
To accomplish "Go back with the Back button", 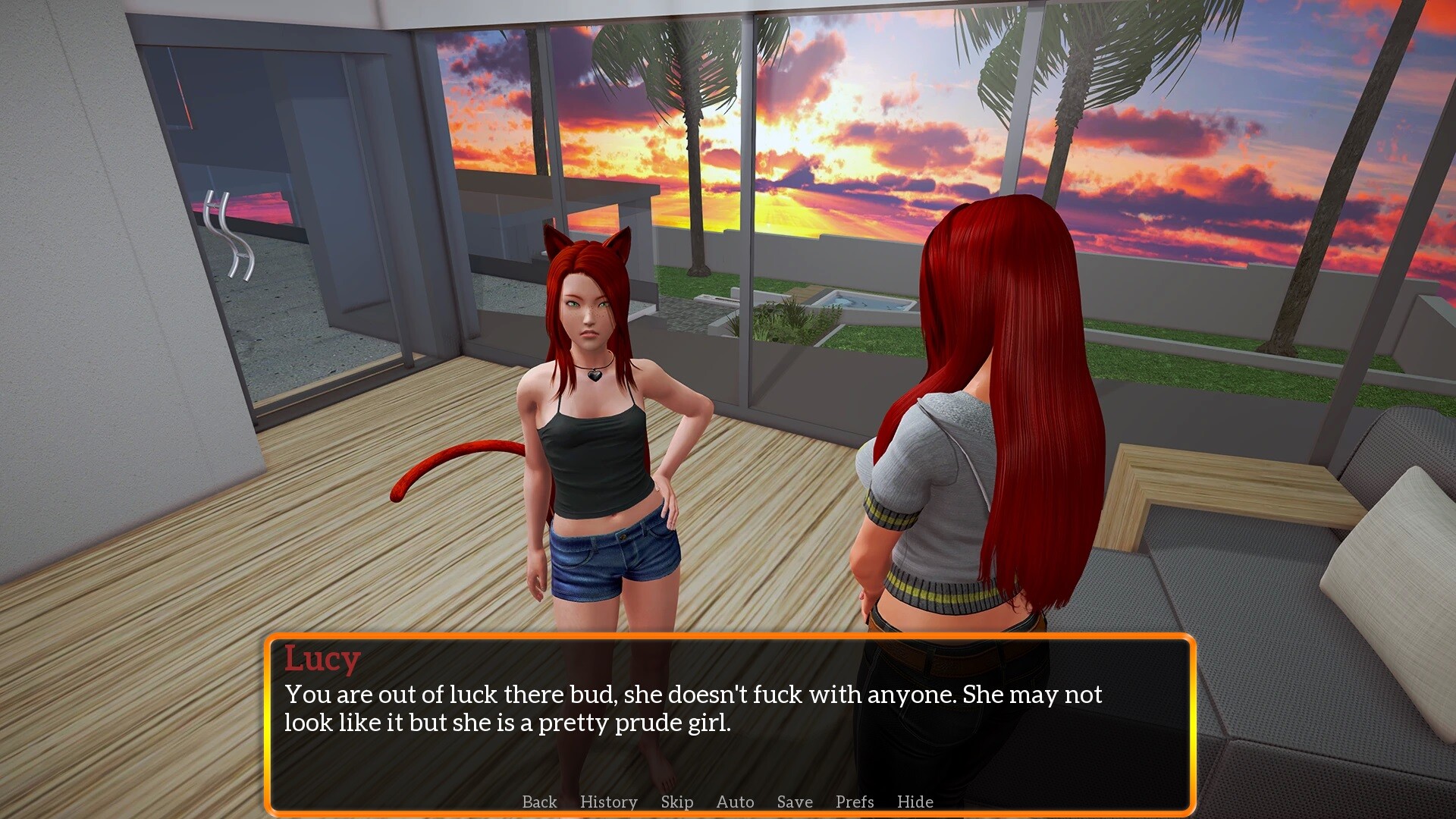I will tap(539, 802).
